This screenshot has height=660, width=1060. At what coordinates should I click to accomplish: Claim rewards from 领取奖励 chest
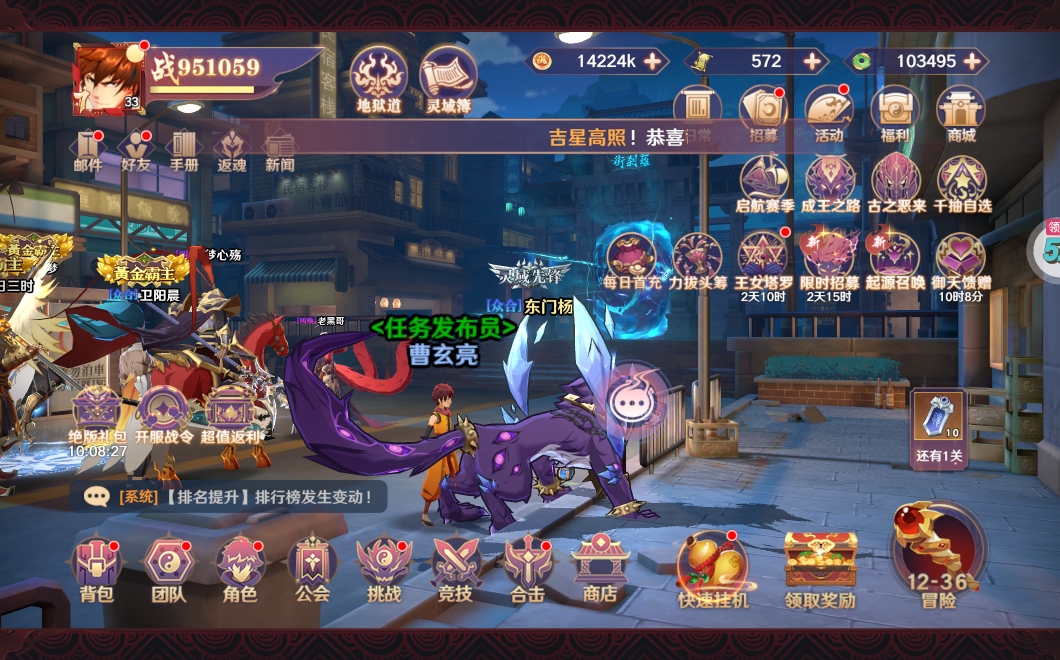820,566
